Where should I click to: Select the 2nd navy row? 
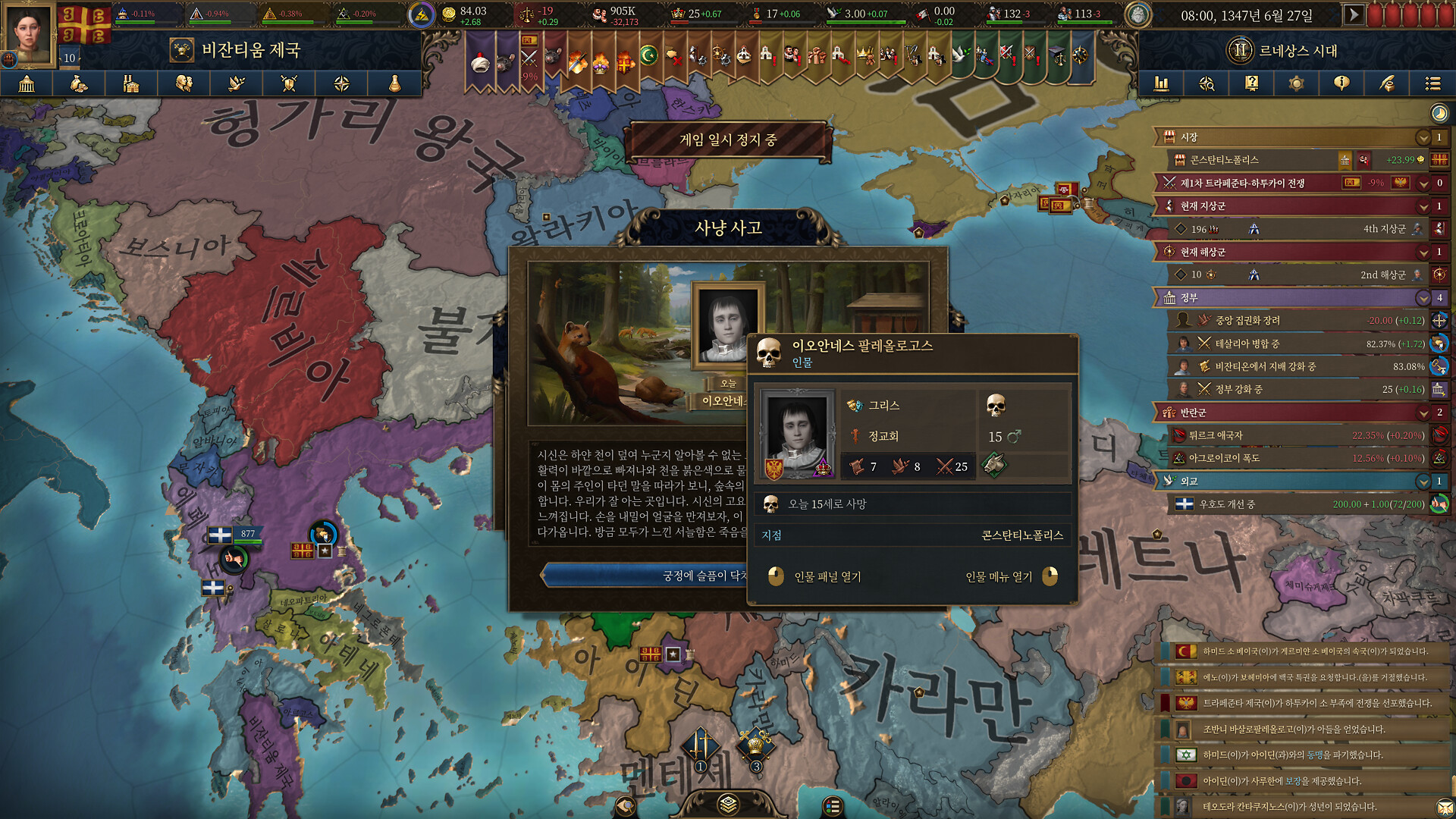[1289, 275]
